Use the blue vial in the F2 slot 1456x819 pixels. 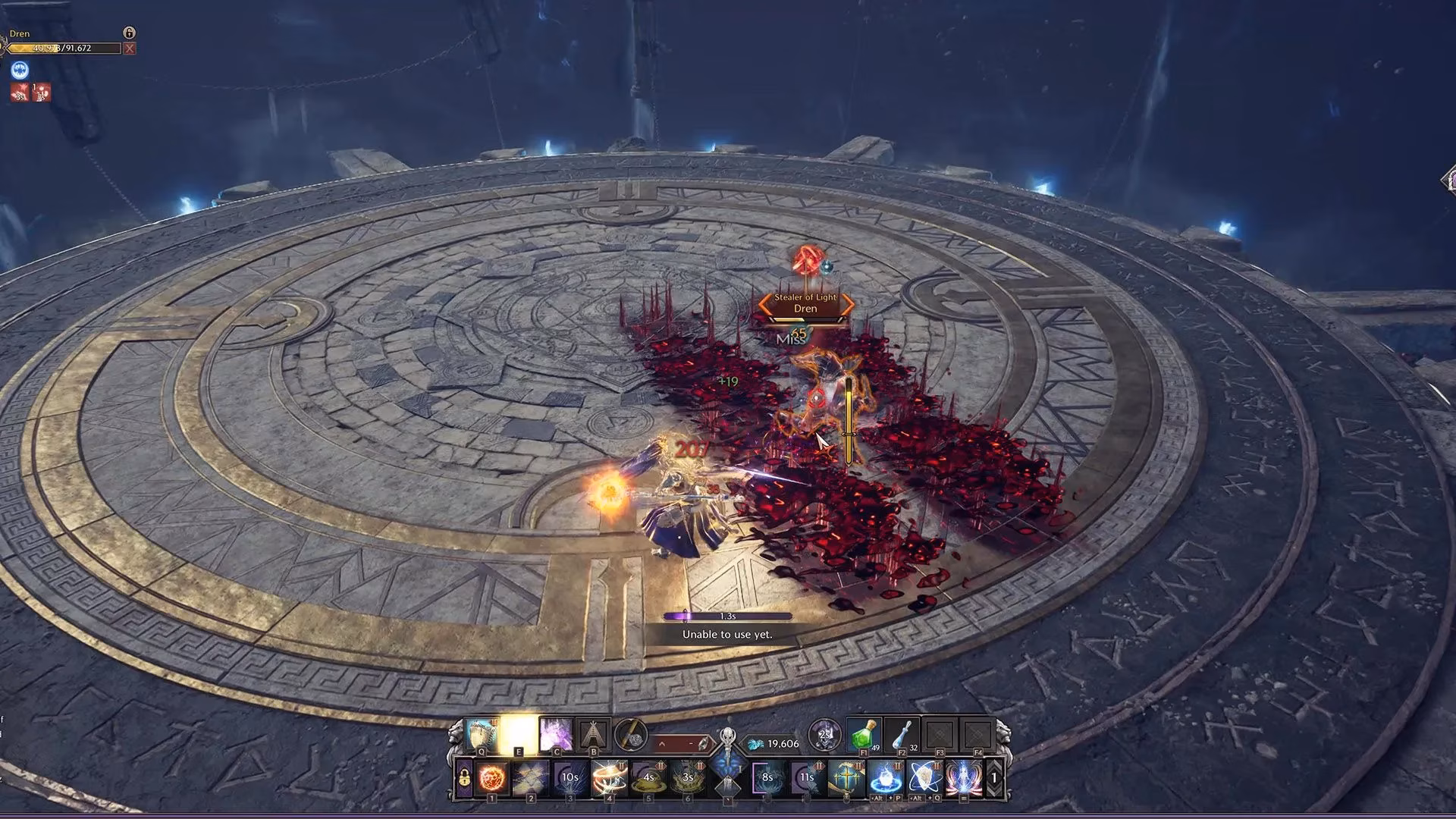[x=902, y=736]
